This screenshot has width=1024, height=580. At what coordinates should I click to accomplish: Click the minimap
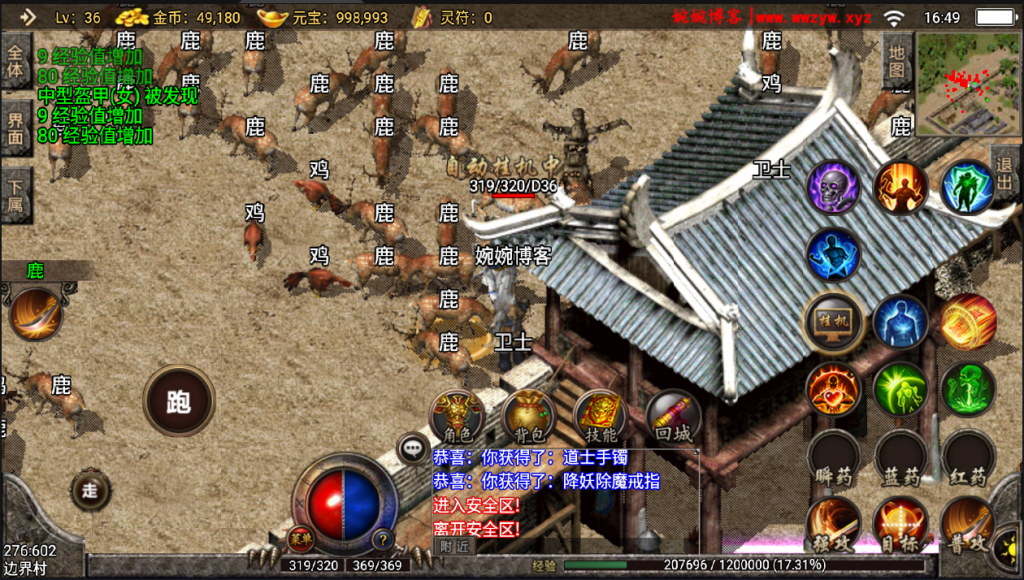(968, 85)
